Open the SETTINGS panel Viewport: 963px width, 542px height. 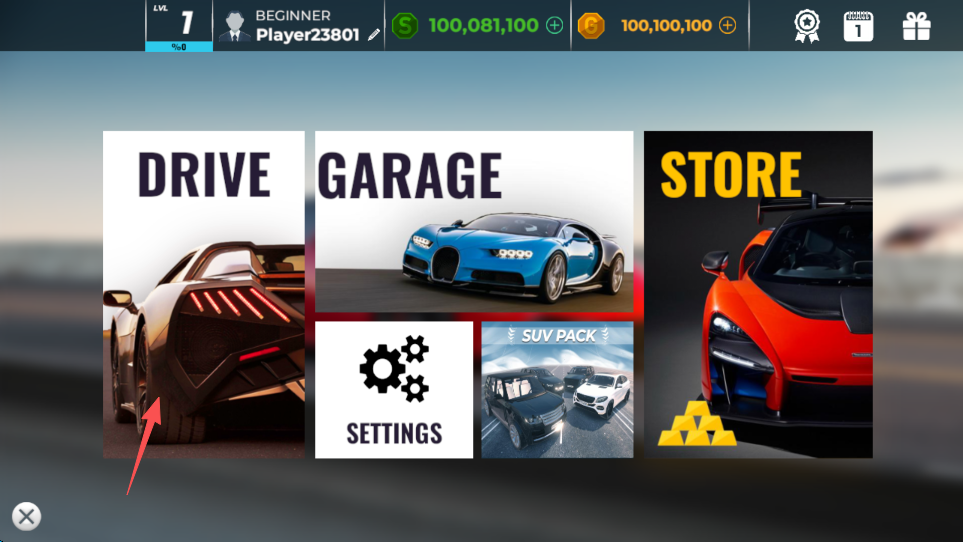[x=394, y=389]
